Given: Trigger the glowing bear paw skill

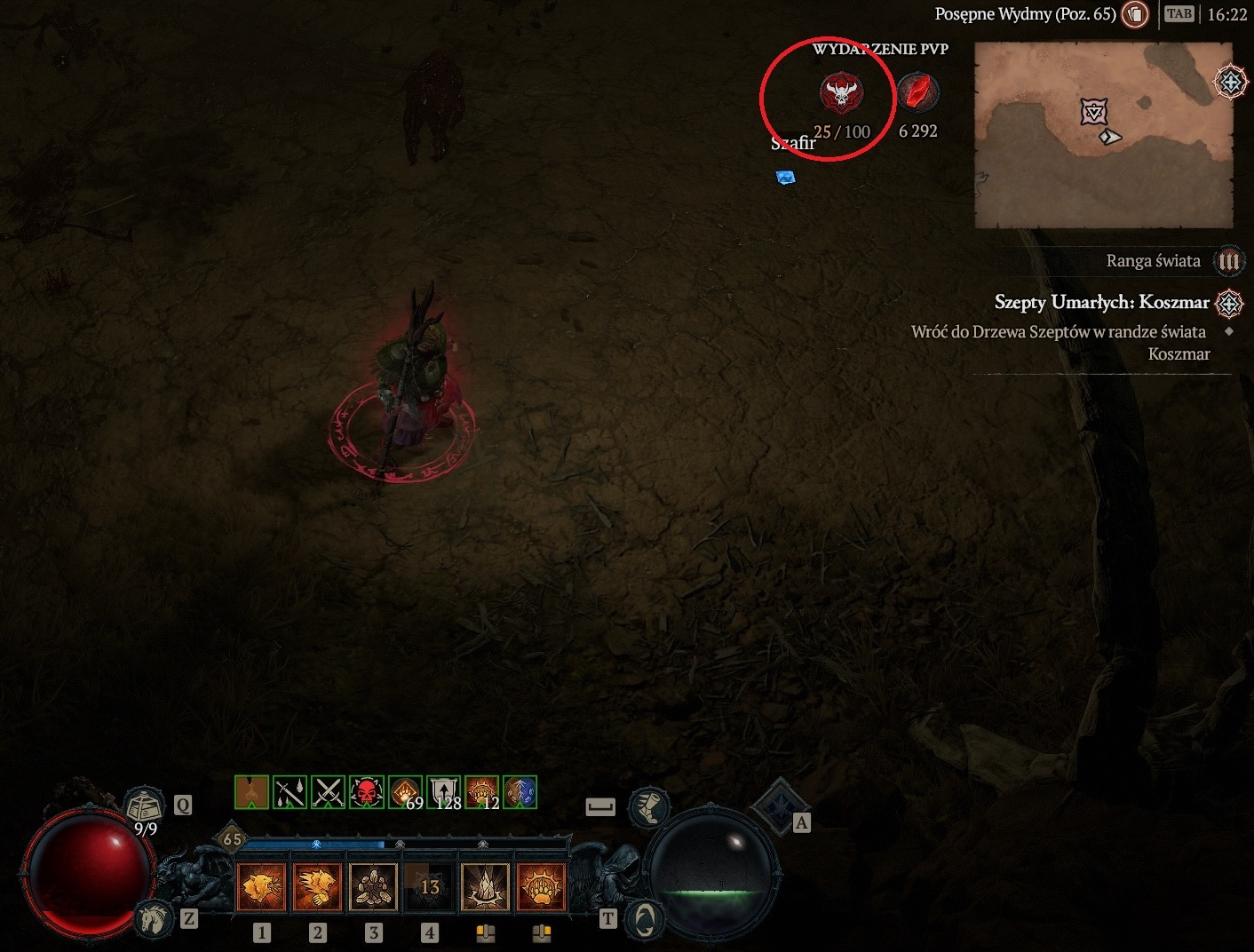Looking at the screenshot, I should click(x=540, y=886).
